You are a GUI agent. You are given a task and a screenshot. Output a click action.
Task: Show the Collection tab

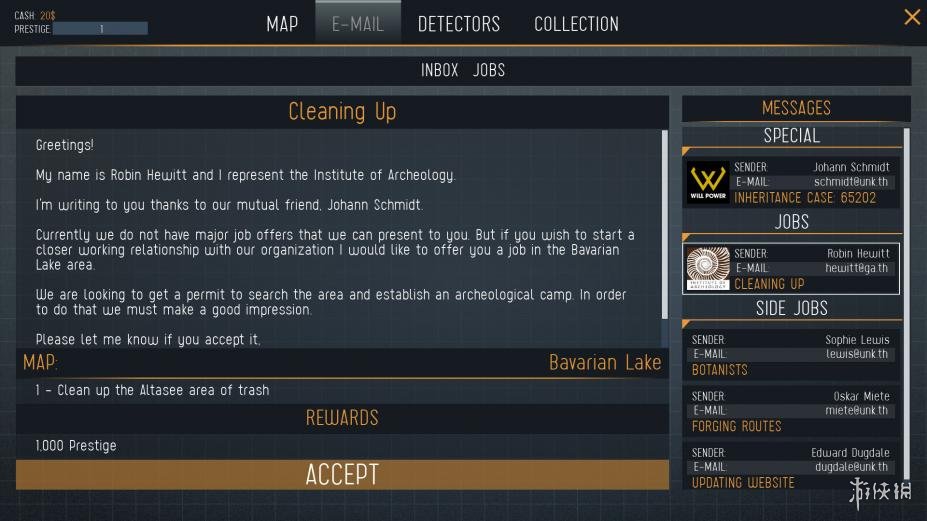(576, 24)
